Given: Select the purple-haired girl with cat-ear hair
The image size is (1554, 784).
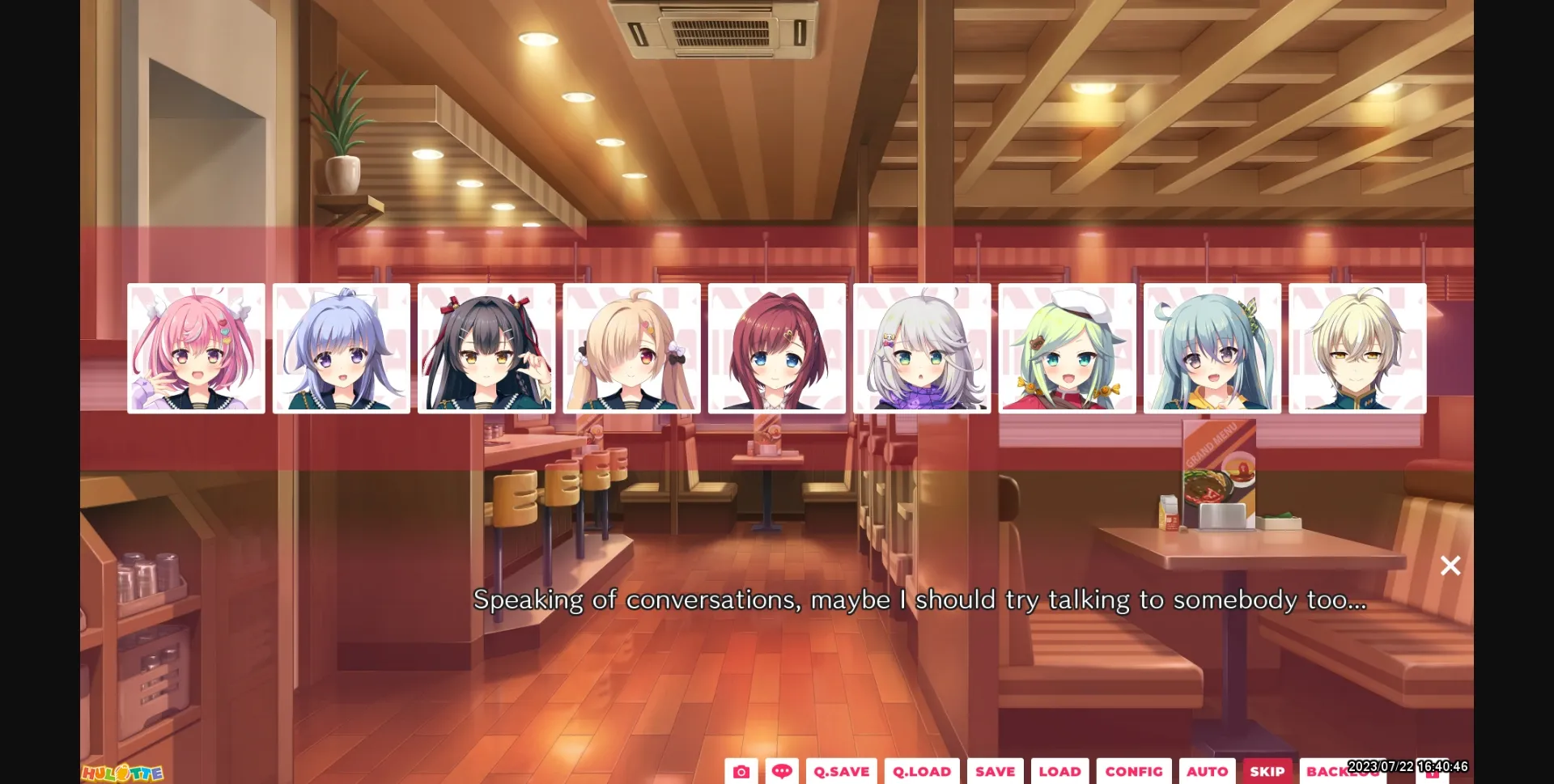Looking at the screenshot, I should click(x=342, y=348).
